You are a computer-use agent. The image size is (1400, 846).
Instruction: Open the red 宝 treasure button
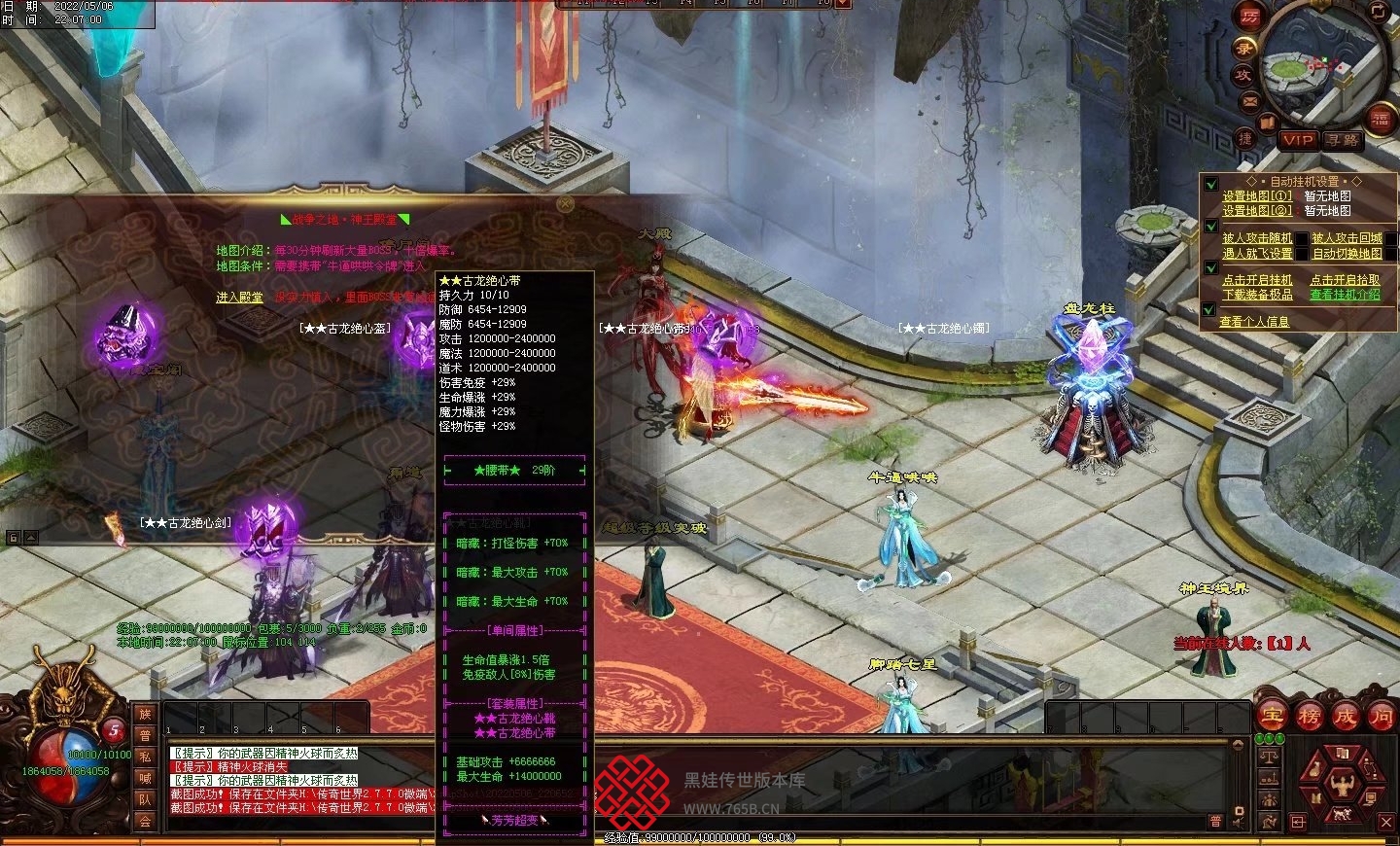[x=1272, y=717]
